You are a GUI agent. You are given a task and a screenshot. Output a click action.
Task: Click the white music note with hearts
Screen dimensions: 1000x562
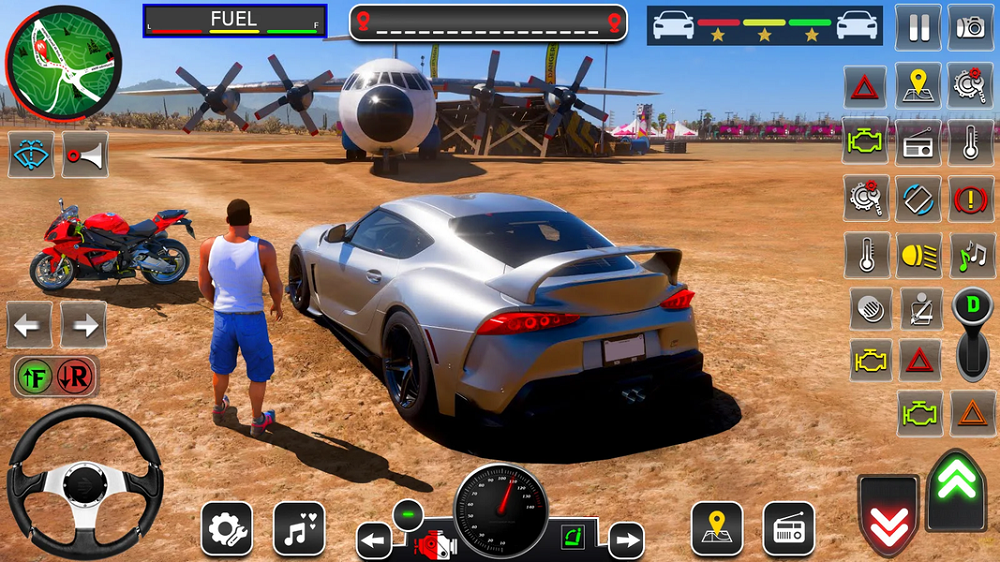click(299, 528)
